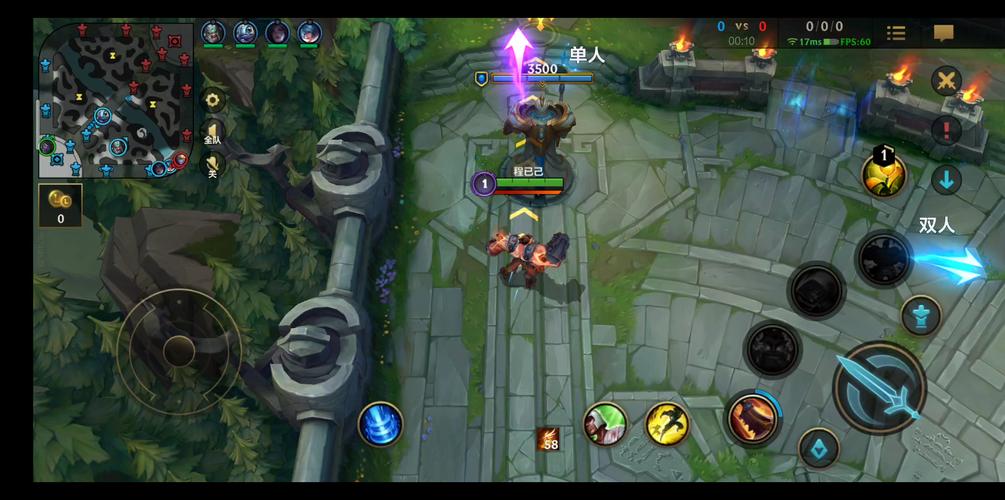The width and height of the screenshot is (1005, 500).
Task: Cast the yellow Flash summoner spell
Action: click(666, 423)
